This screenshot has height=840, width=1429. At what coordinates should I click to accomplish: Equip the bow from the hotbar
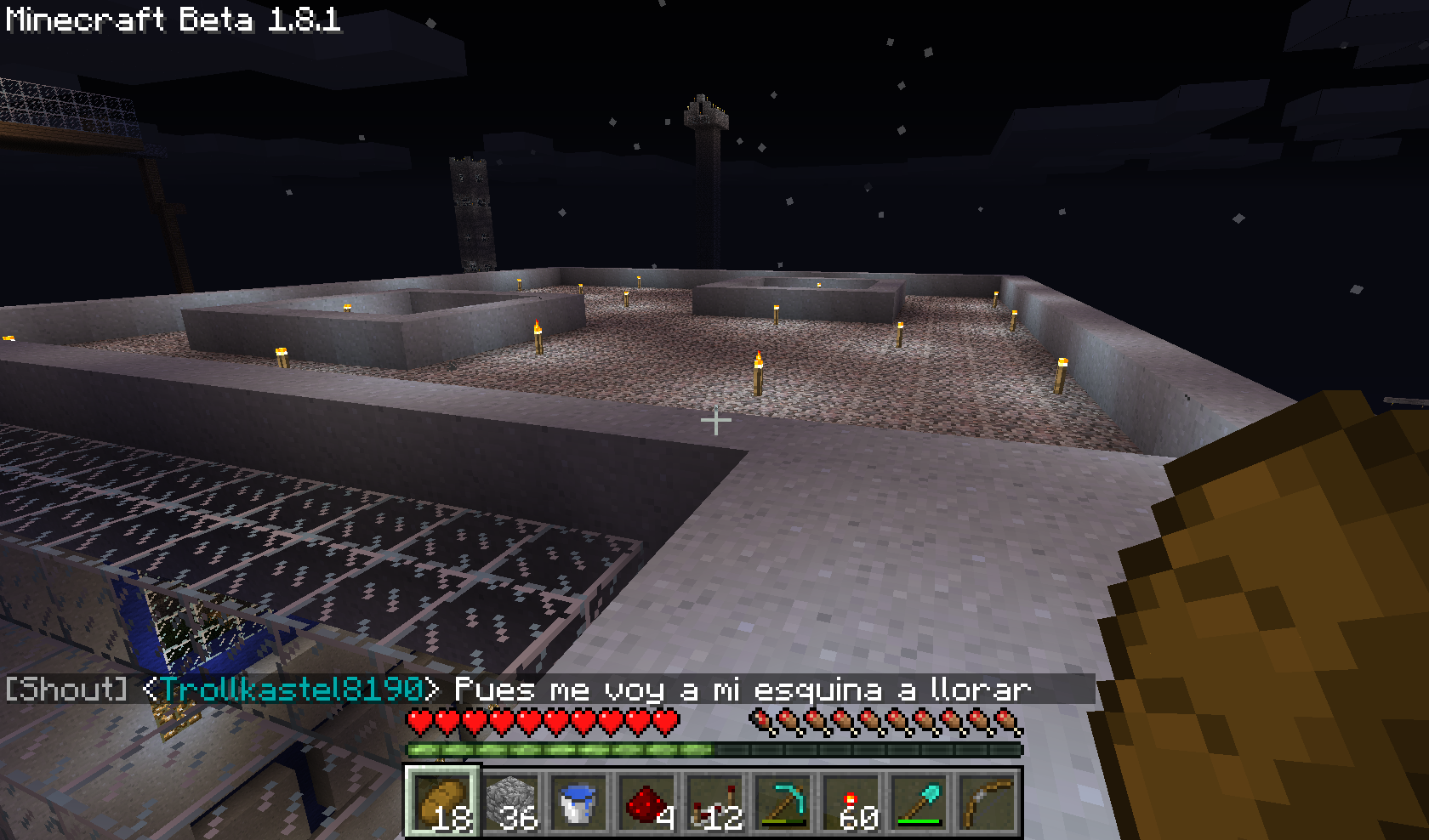(x=988, y=801)
